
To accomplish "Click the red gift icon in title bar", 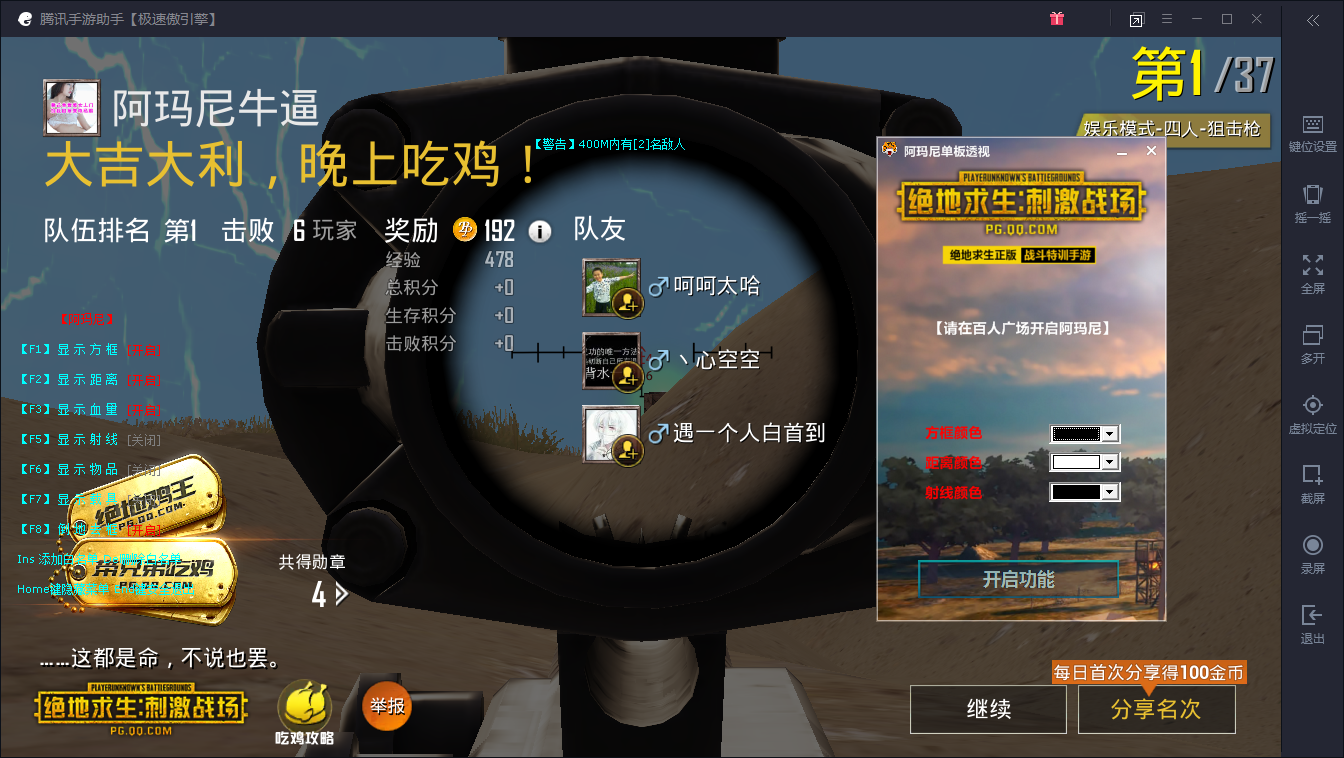I will click(1057, 19).
